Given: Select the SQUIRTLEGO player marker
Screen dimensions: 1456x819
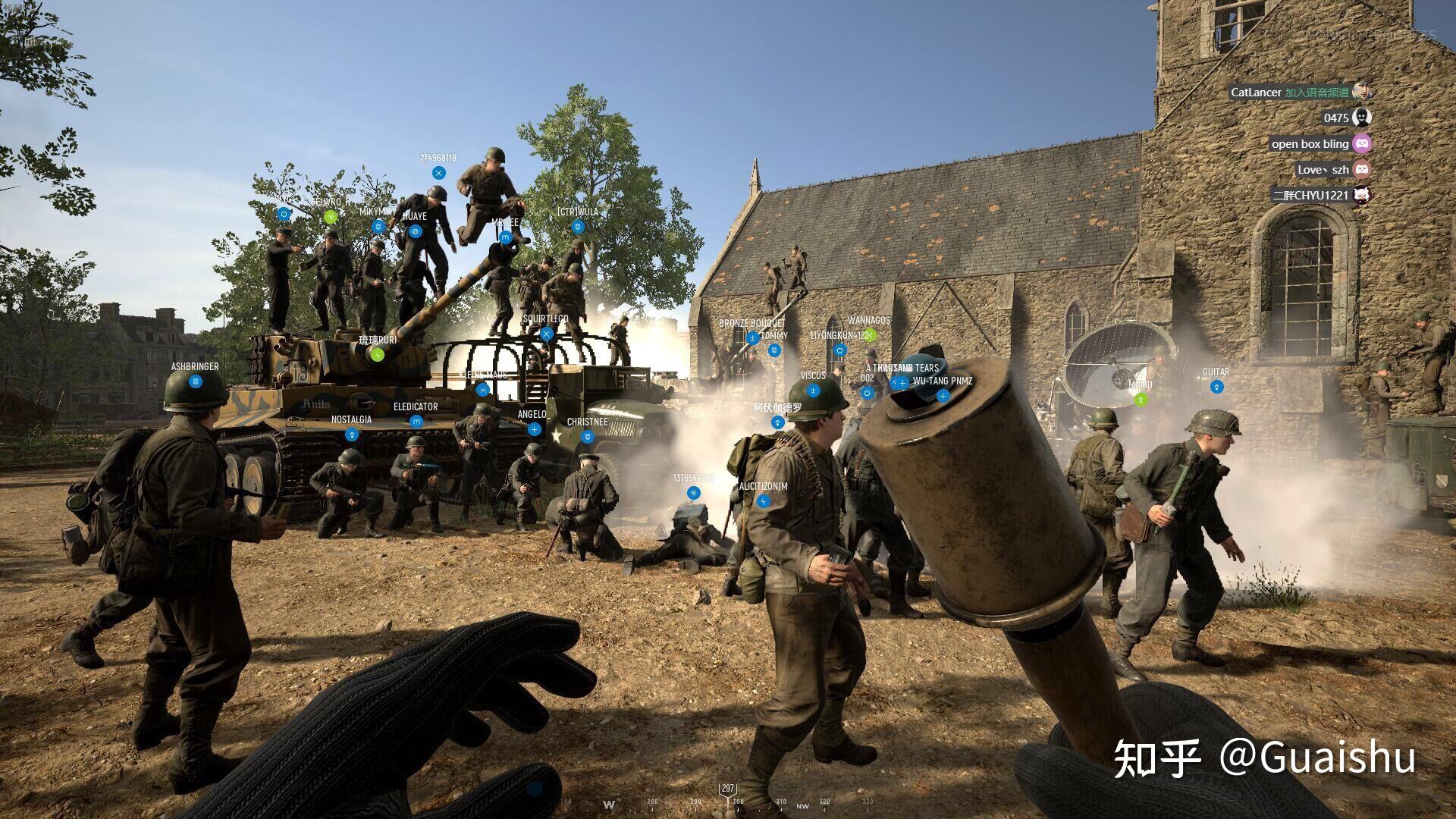Looking at the screenshot, I should coord(546,334).
